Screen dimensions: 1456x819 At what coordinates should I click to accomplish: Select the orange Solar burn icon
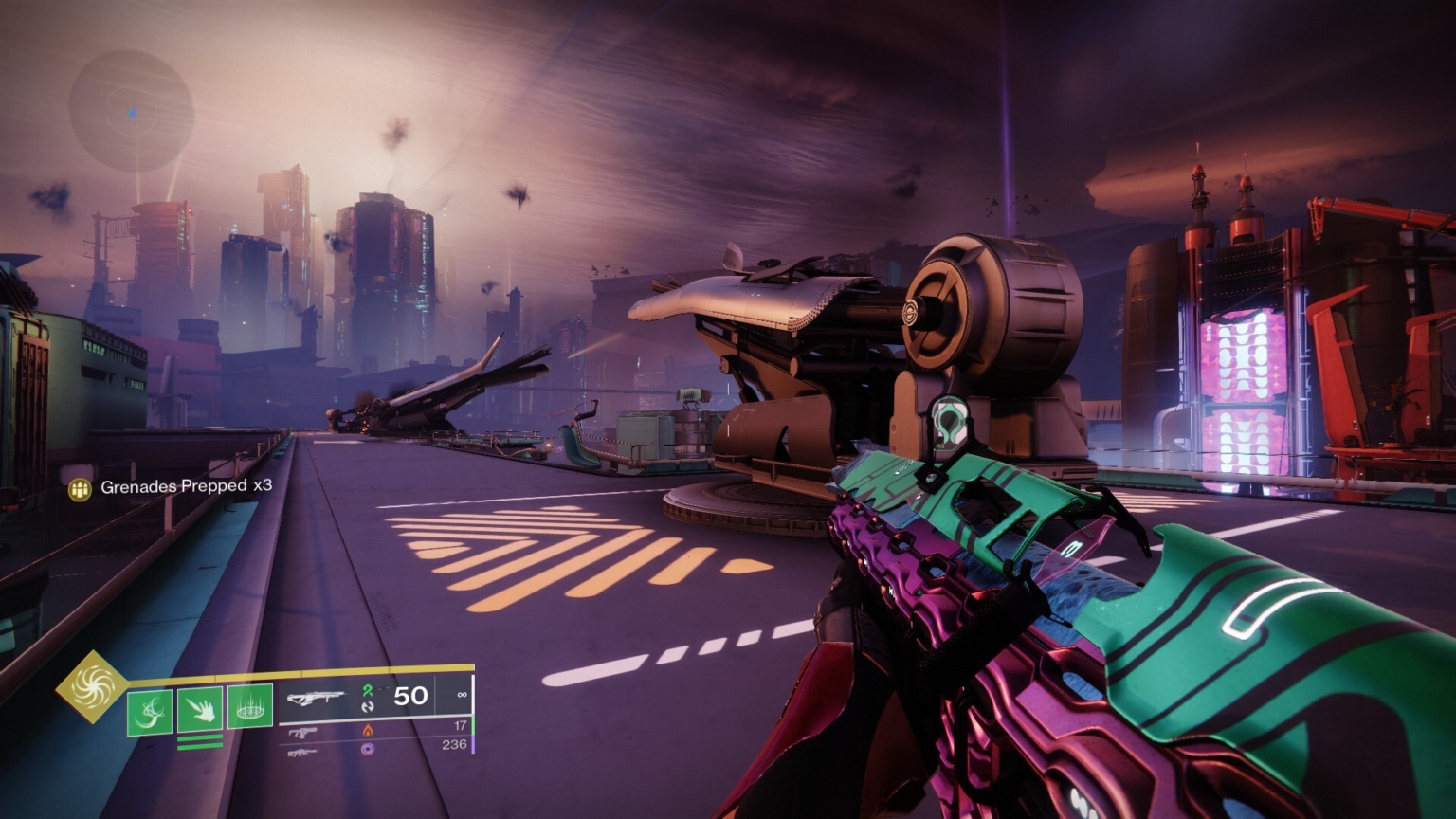click(x=369, y=730)
